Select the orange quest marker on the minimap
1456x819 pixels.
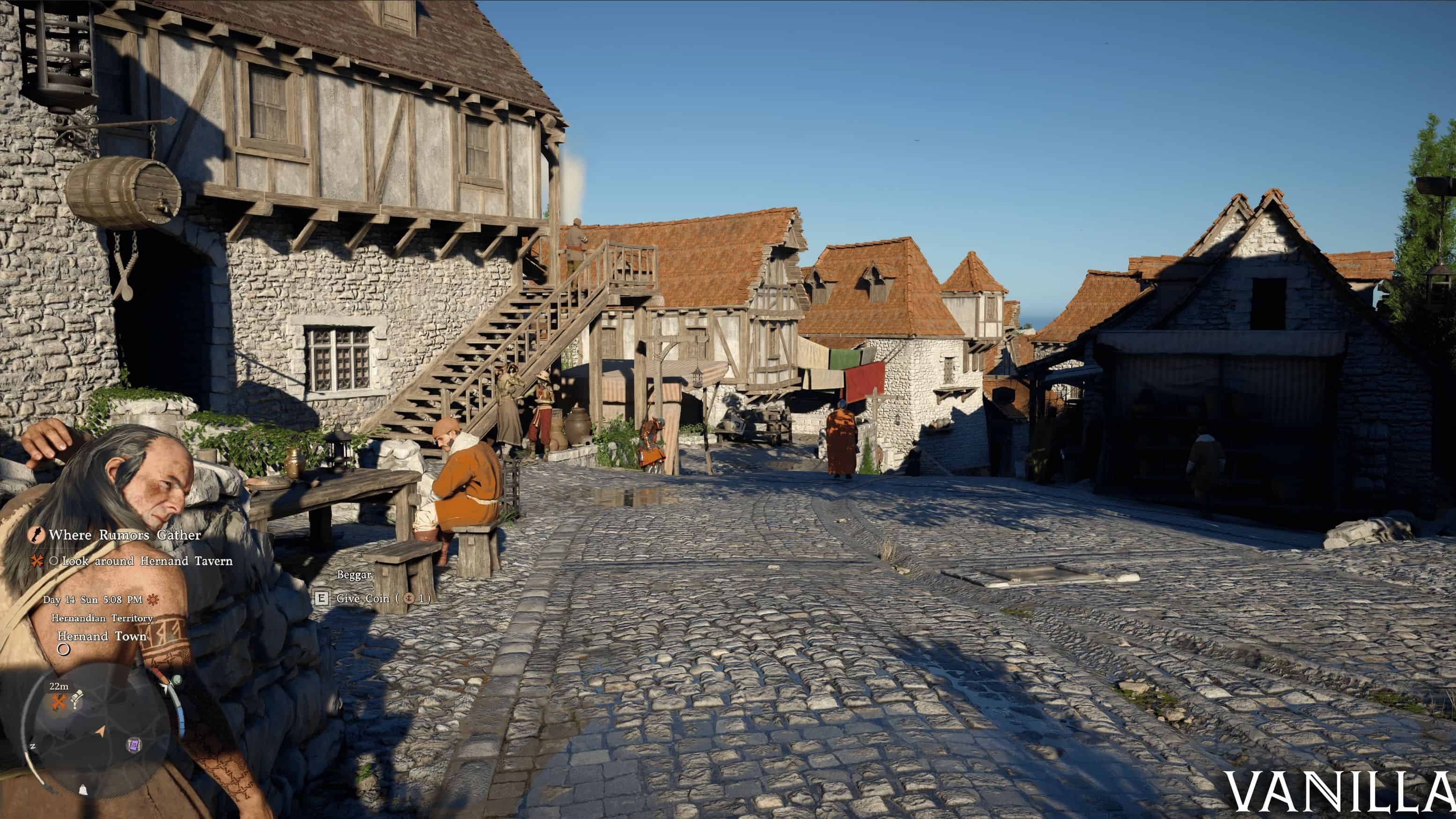[59, 702]
